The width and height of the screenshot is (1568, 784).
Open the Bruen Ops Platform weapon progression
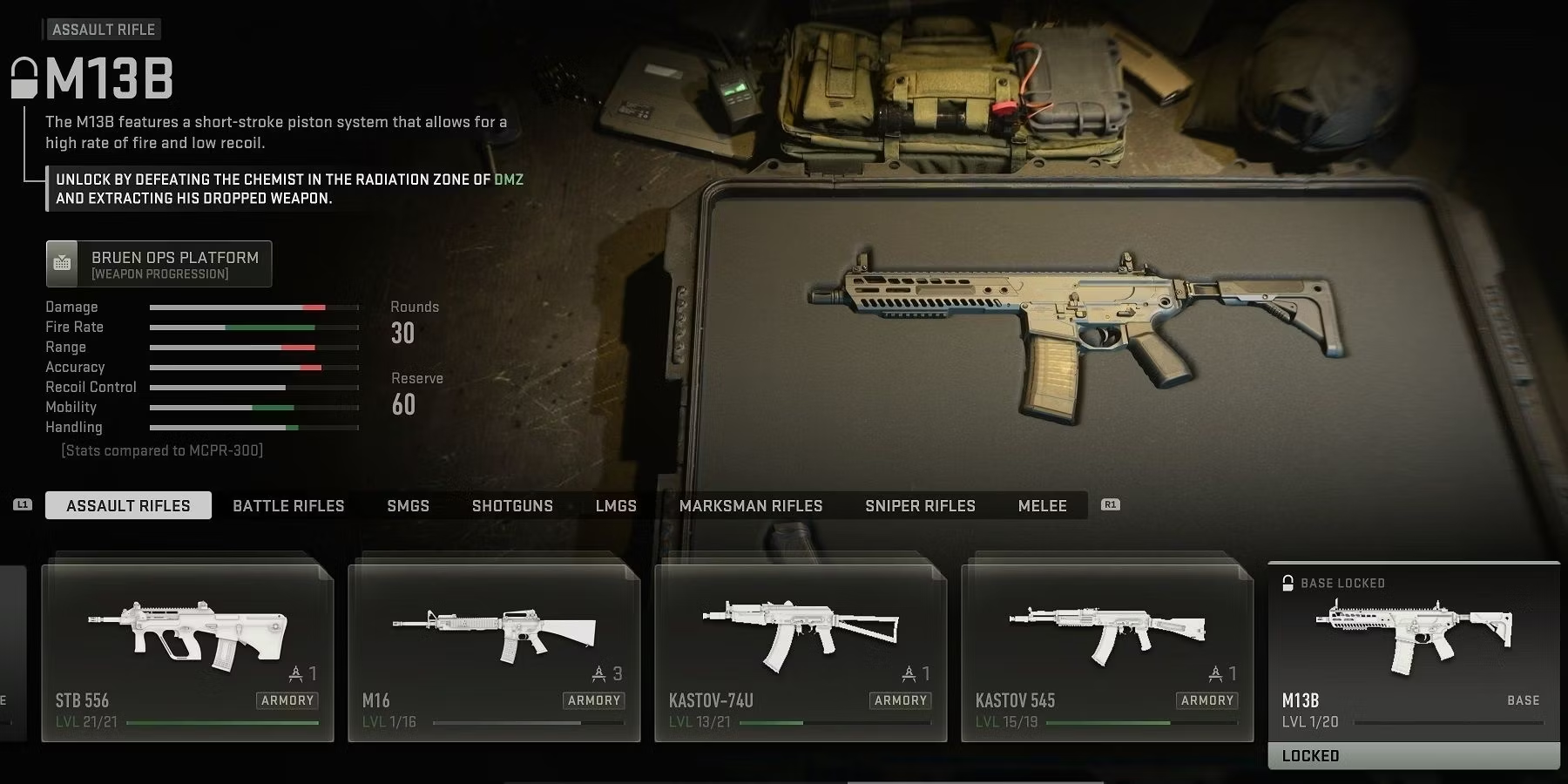point(159,264)
